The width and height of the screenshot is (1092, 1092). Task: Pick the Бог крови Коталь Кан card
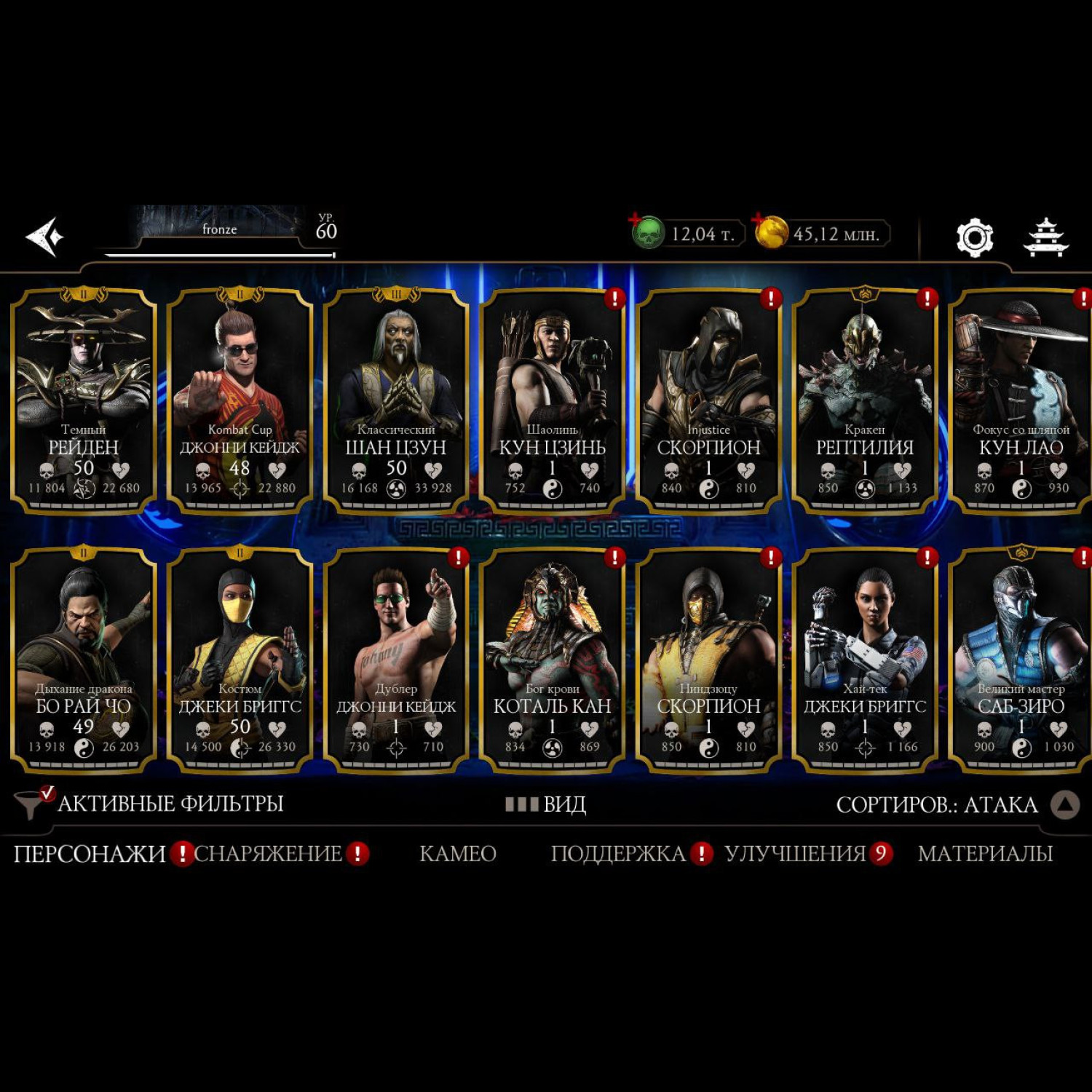click(x=552, y=659)
